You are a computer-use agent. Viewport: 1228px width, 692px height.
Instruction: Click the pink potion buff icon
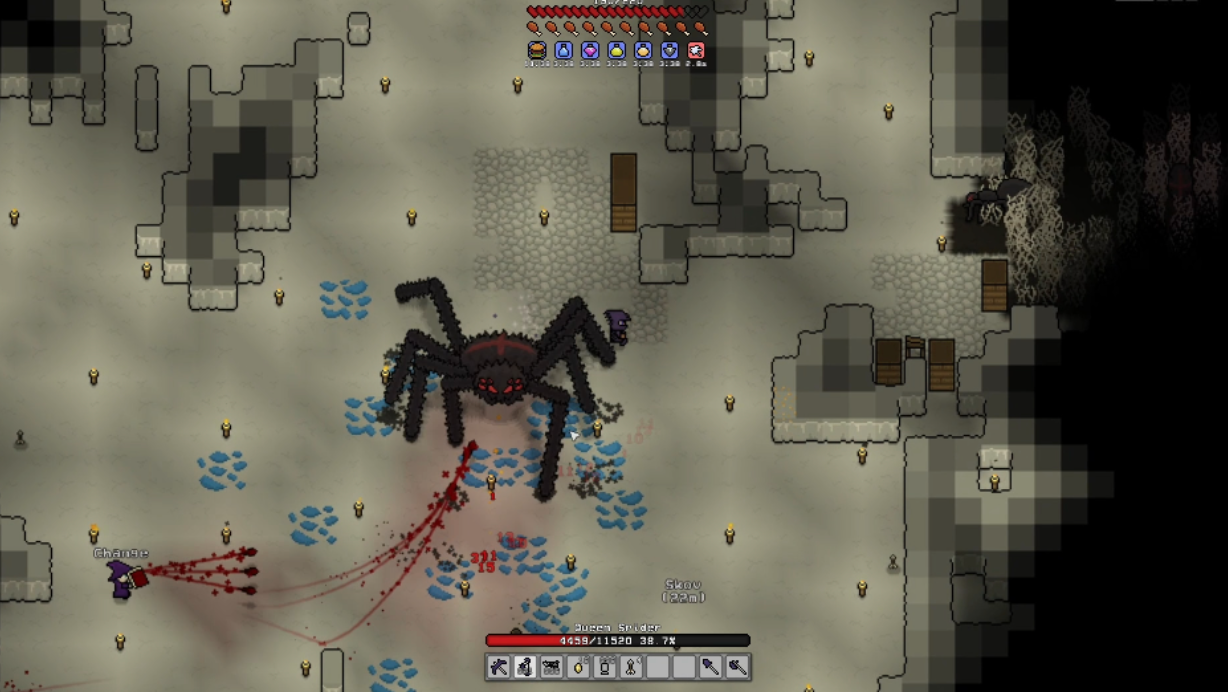click(590, 50)
